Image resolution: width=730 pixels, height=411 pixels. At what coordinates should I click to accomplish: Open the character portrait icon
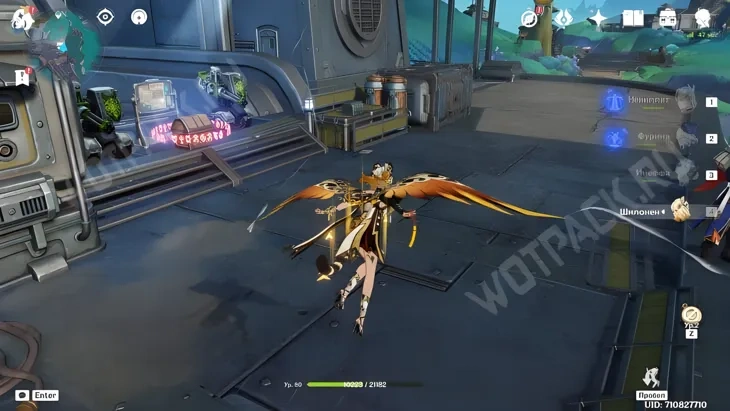point(702,18)
